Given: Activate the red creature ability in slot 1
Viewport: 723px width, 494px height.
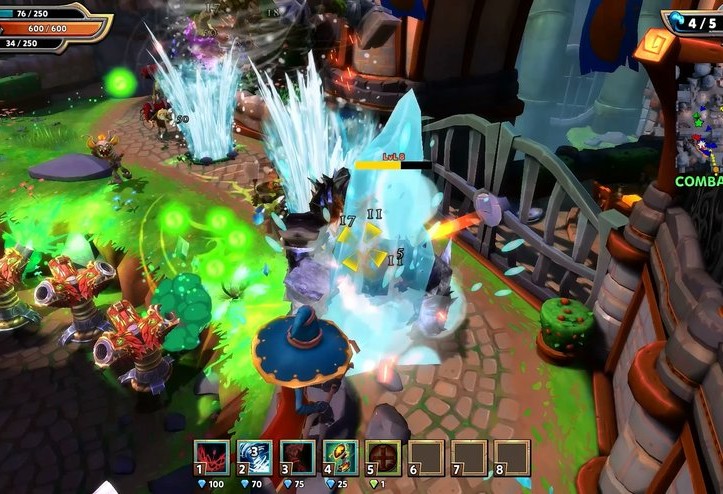Looking at the screenshot, I should pyautogui.click(x=211, y=457).
